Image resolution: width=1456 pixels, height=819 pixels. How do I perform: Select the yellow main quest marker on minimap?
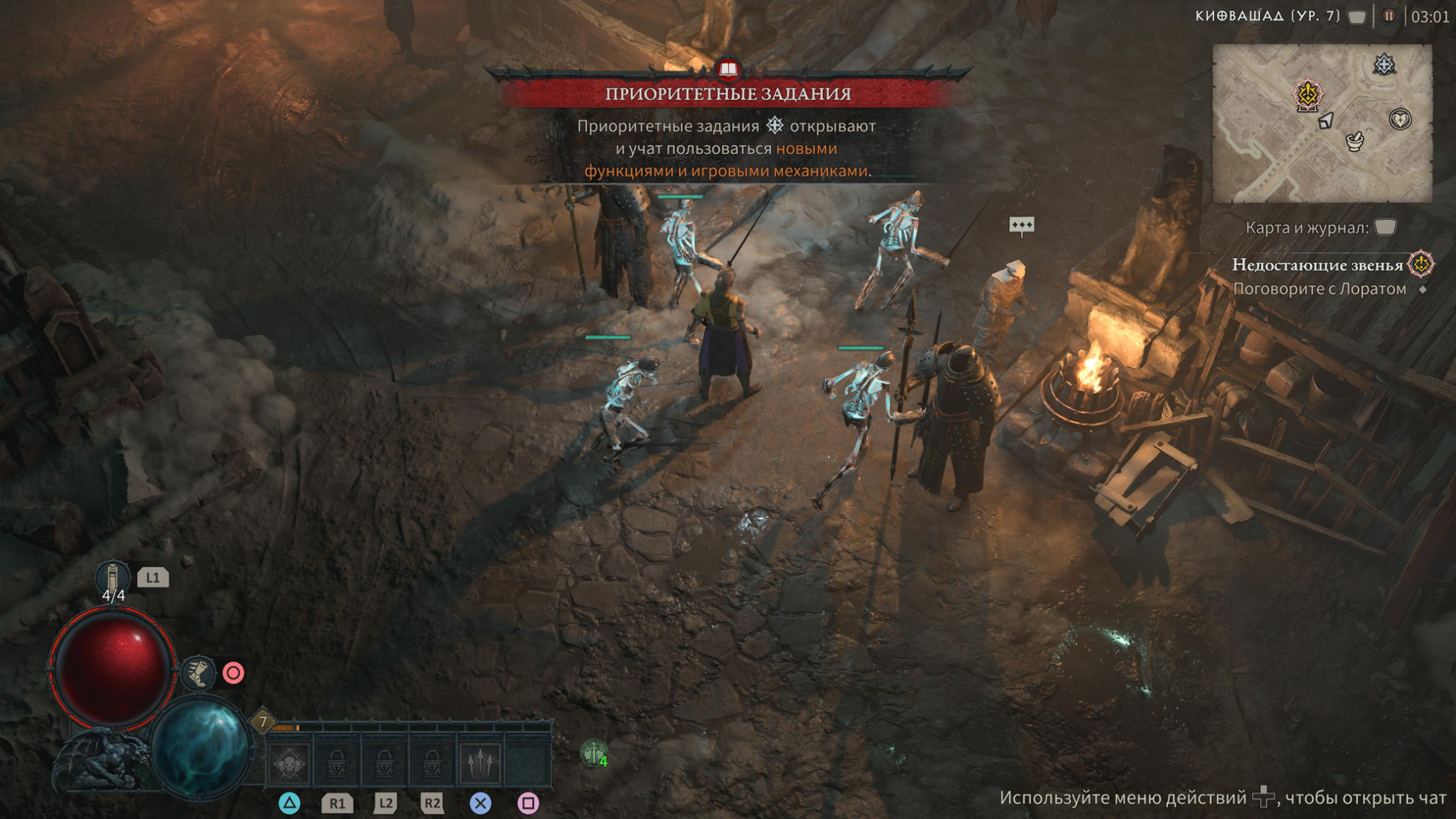1308,95
